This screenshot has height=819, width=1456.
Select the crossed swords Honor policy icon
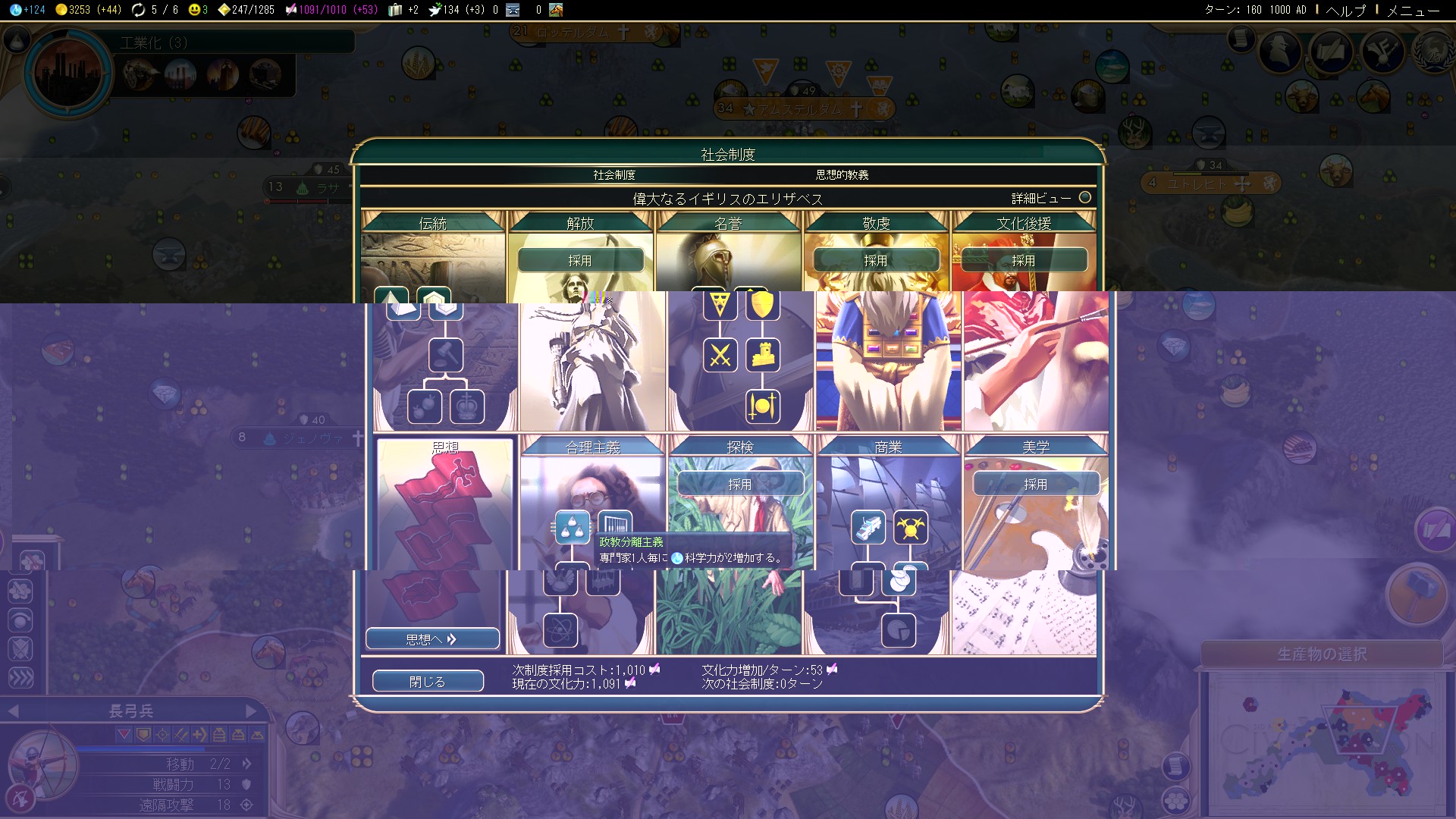(720, 355)
